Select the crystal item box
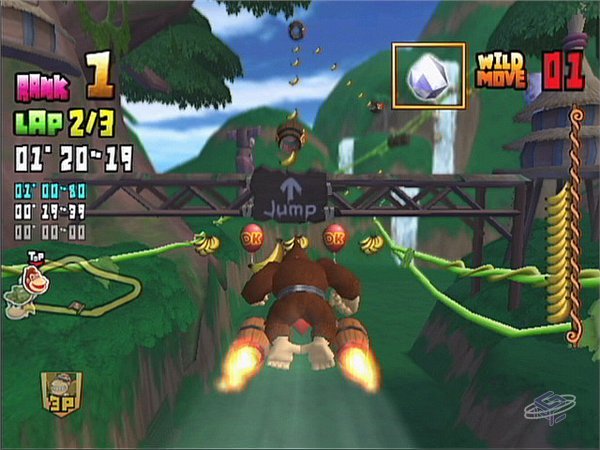This screenshot has height=450, width=600. pyautogui.click(x=428, y=75)
